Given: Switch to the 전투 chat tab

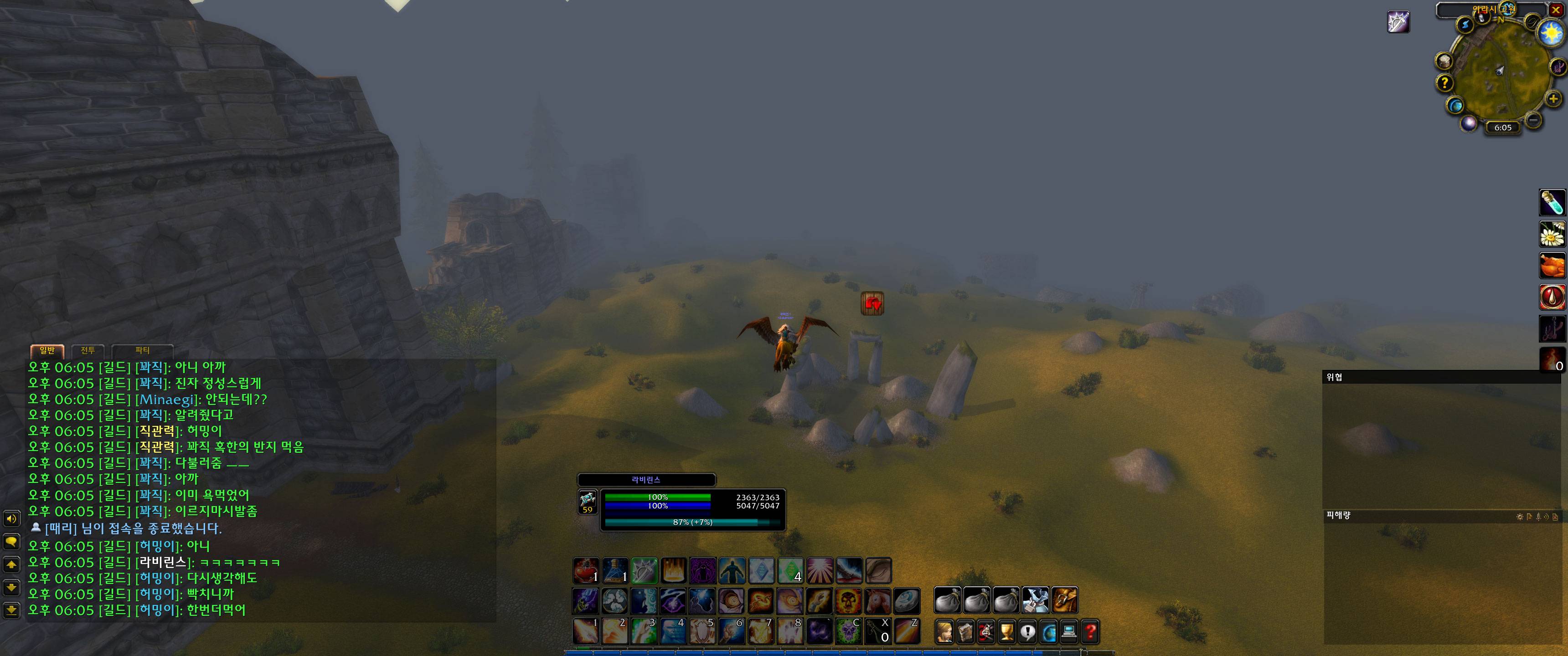Looking at the screenshot, I should coord(88,350).
